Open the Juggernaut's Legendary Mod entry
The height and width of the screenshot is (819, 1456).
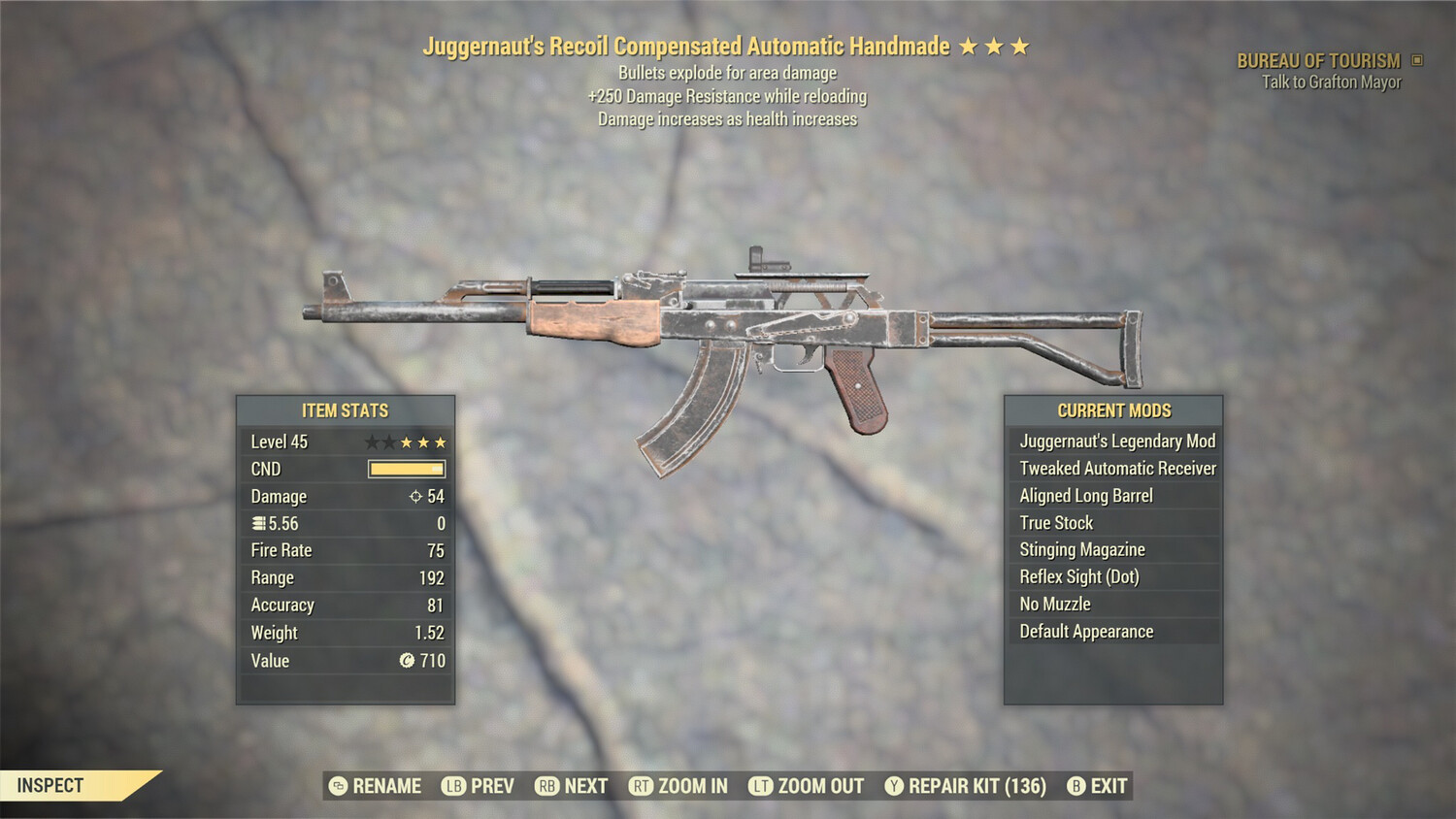[x=1116, y=441]
